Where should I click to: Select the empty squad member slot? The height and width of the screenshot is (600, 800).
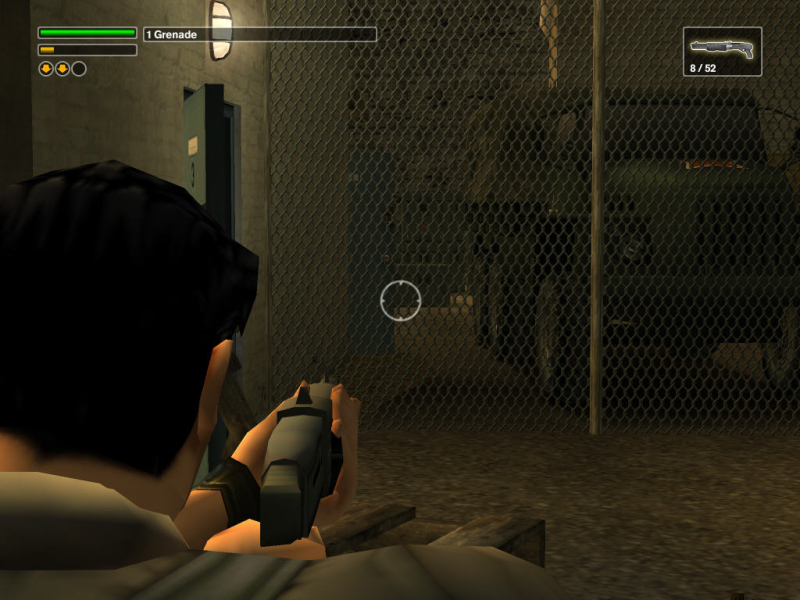[79, 69]
